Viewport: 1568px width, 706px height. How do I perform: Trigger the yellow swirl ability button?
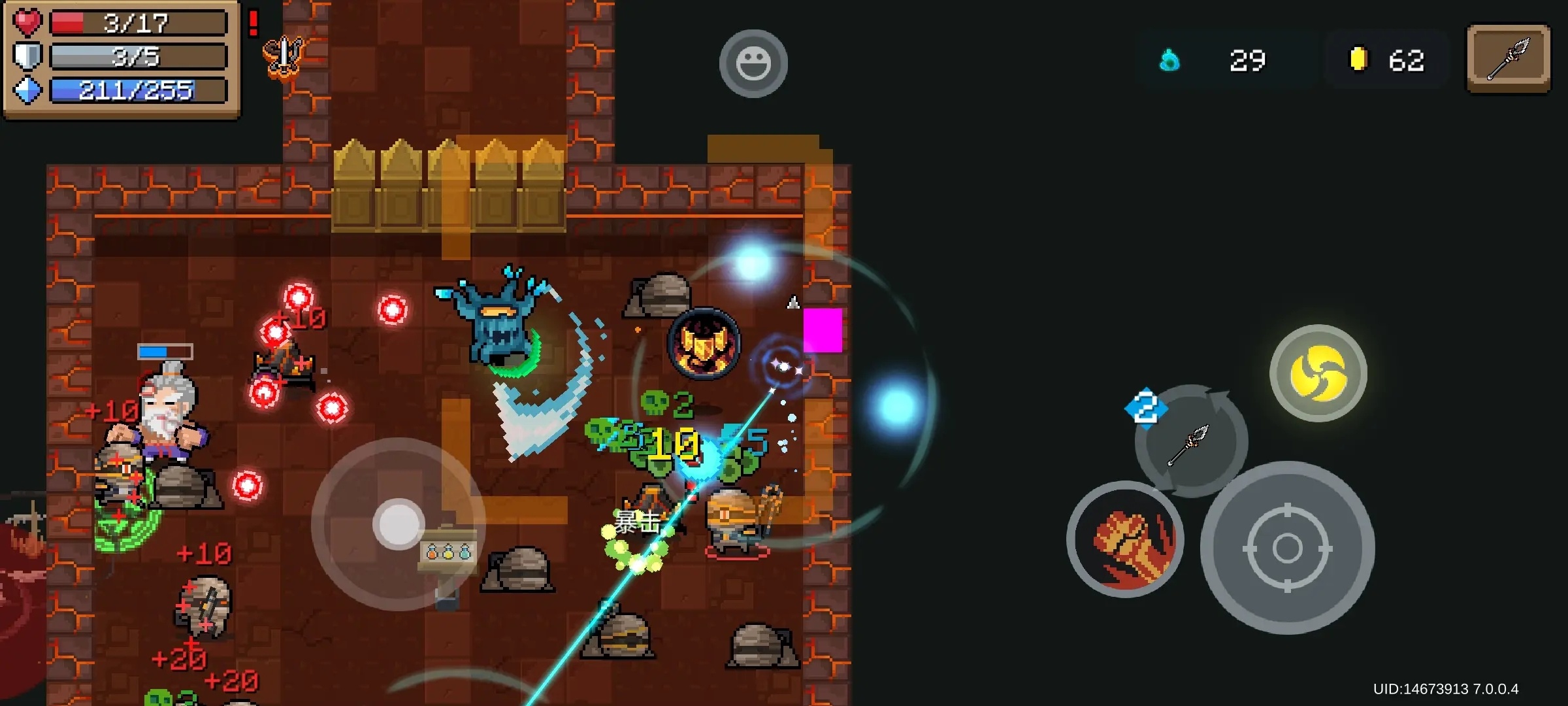pos(1318,373)
